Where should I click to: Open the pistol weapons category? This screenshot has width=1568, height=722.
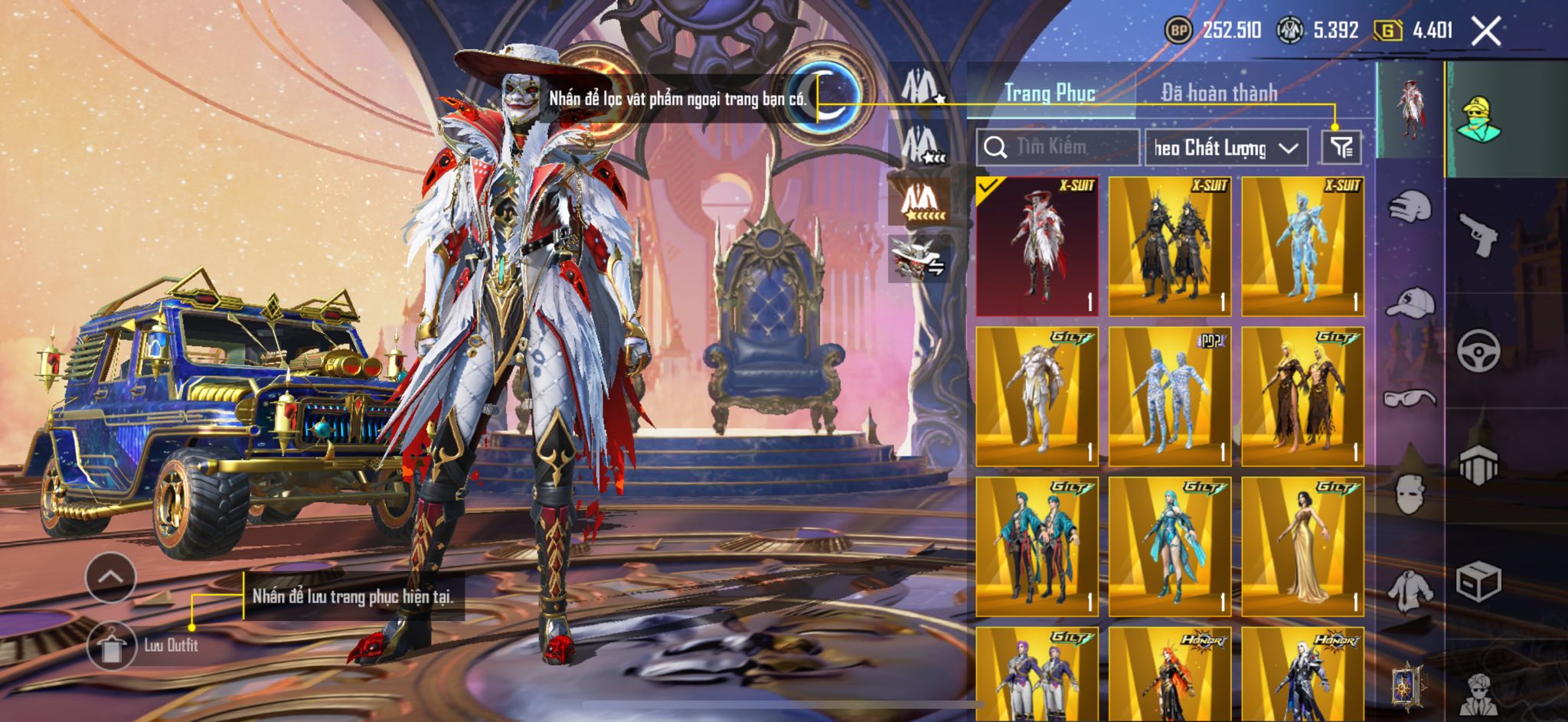(1477, 234)
